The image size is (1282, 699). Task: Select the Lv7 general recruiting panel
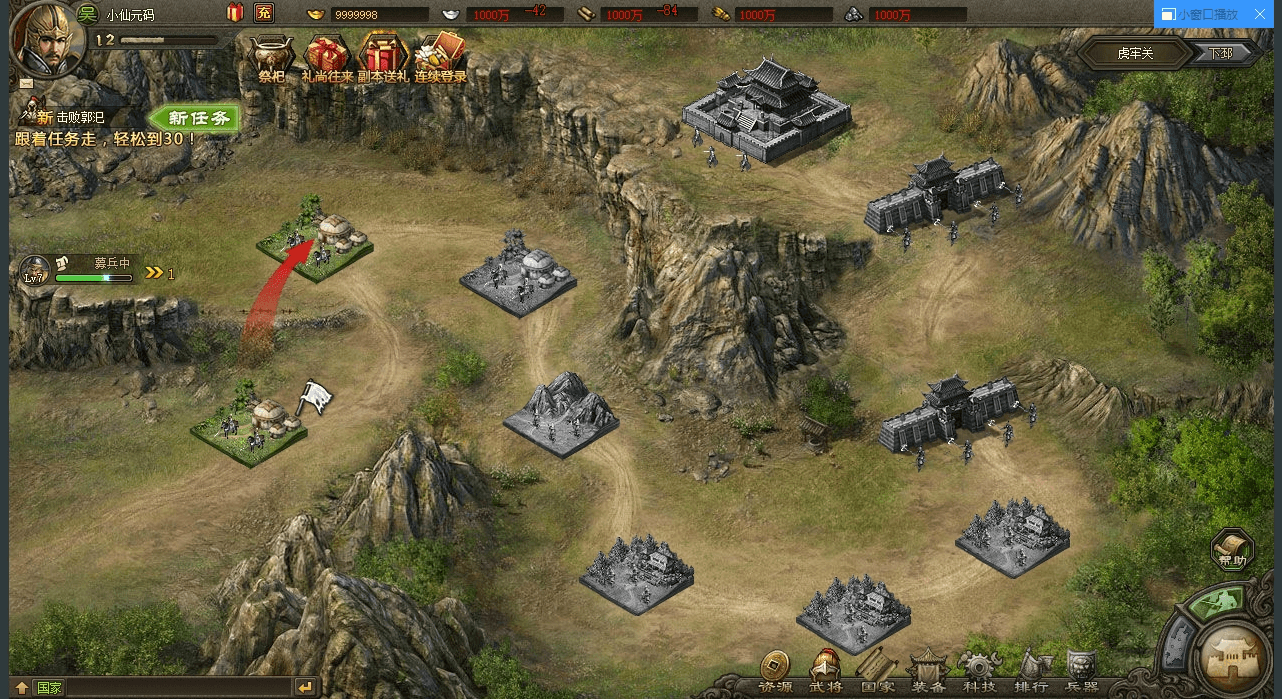[x=80, y=270]
